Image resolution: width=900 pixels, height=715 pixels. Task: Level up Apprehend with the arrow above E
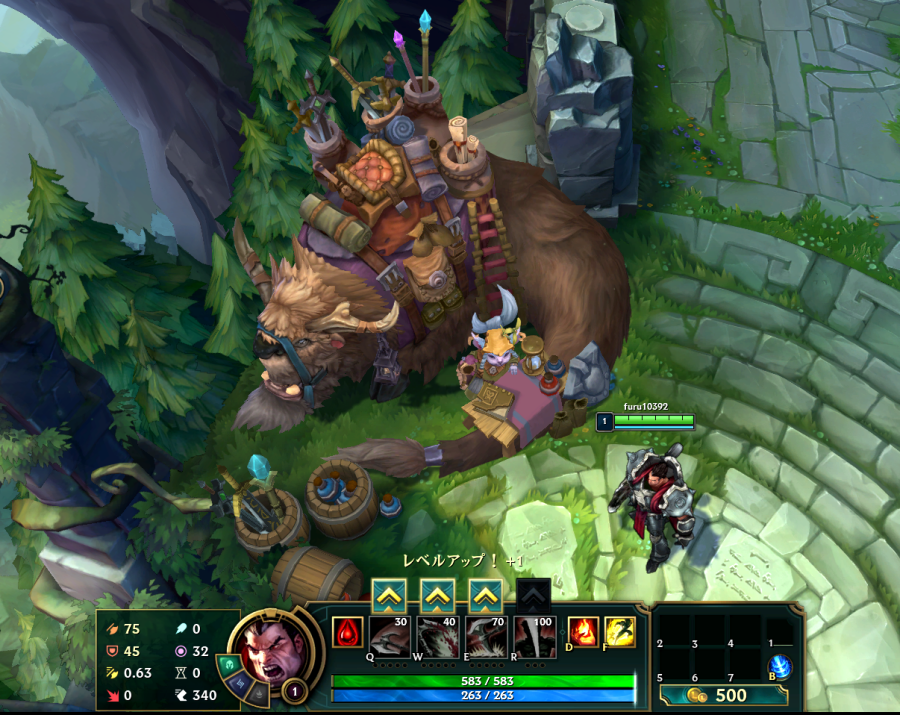pos(486,596)
